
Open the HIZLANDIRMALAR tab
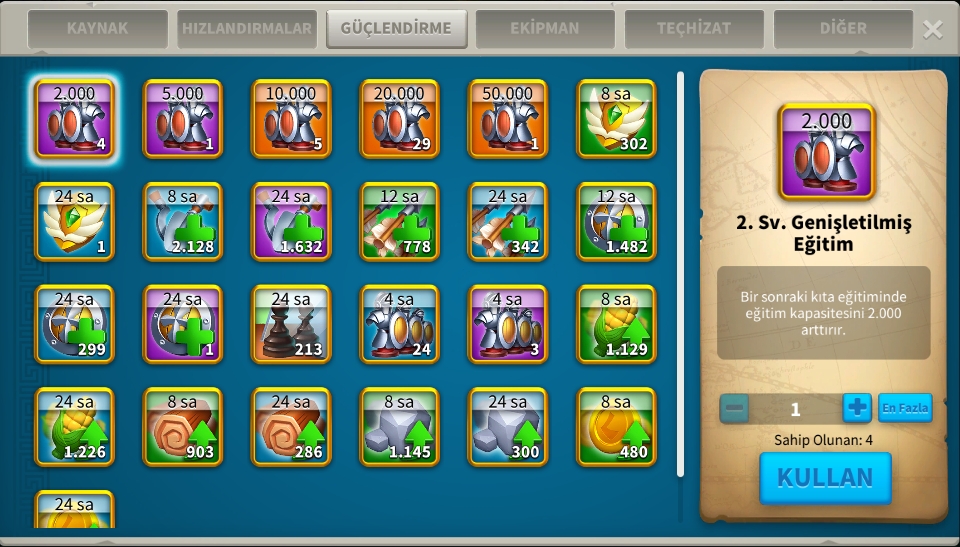point(247,28)
